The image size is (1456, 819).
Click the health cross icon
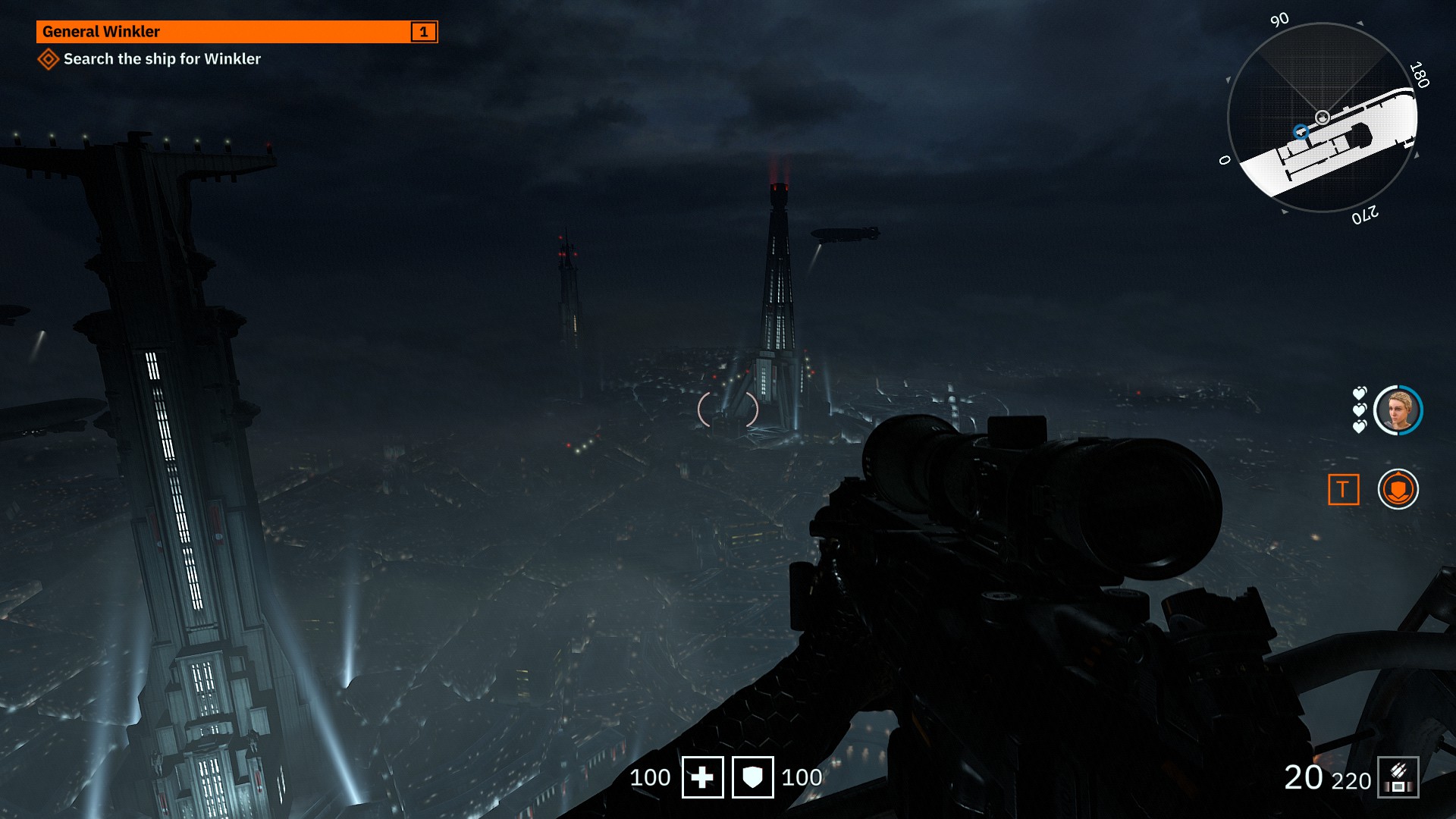702,777
